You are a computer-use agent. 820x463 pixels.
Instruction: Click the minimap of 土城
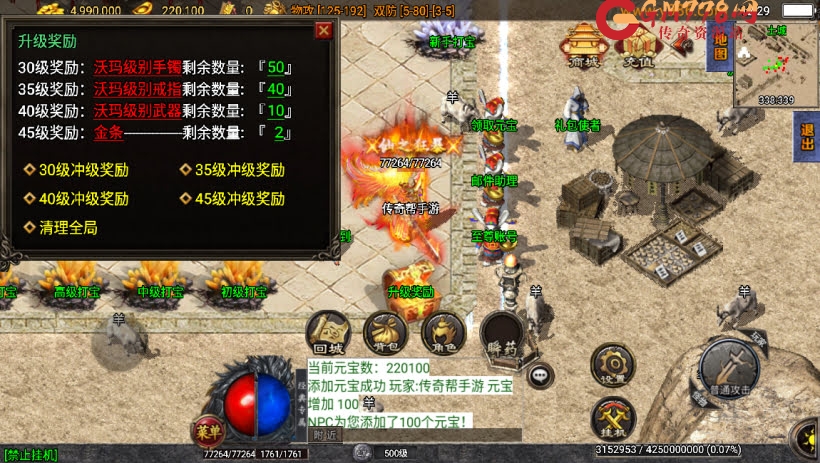click(x=775, y=63)
